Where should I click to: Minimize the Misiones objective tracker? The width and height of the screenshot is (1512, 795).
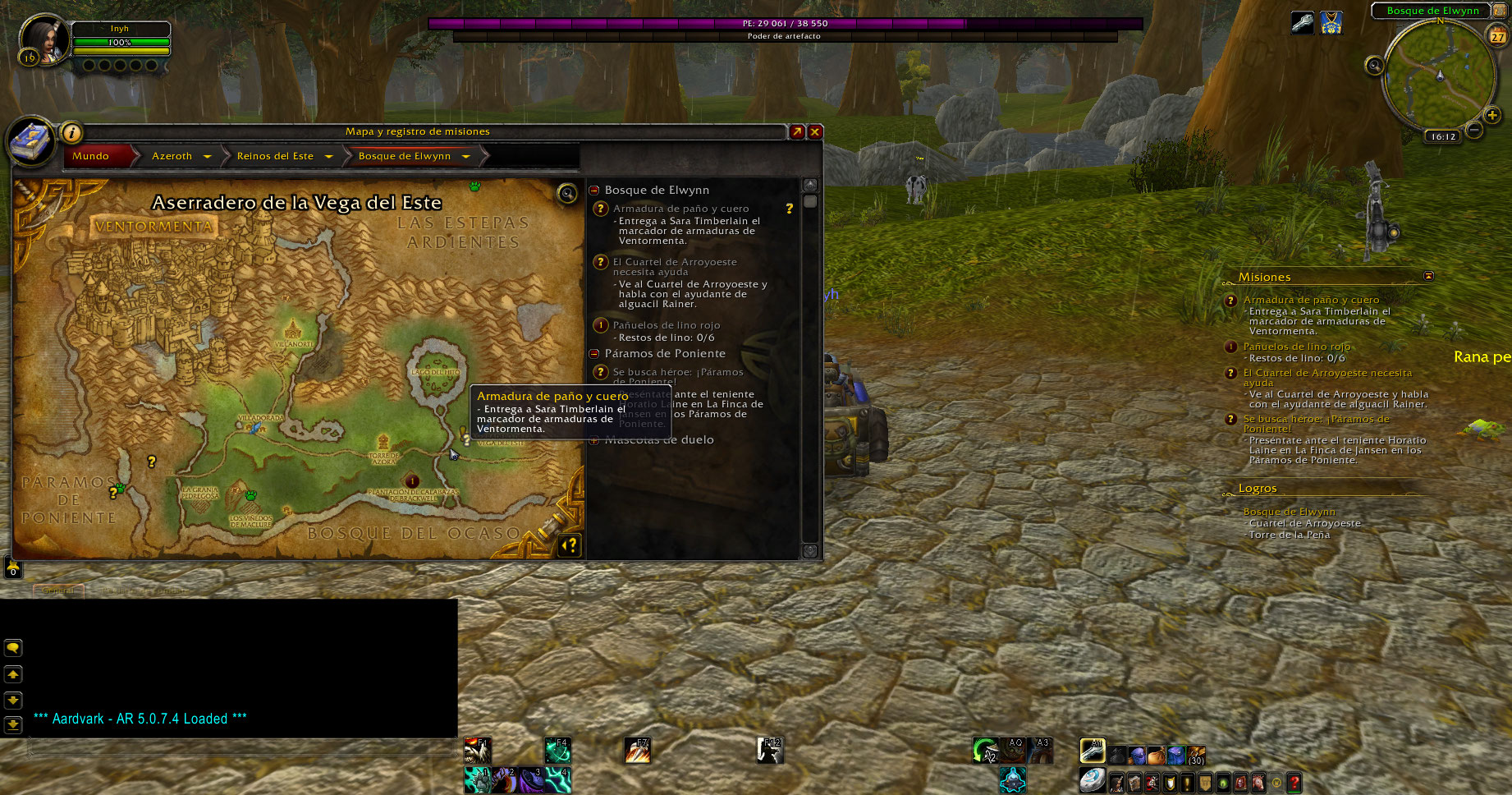(1428, 276)
